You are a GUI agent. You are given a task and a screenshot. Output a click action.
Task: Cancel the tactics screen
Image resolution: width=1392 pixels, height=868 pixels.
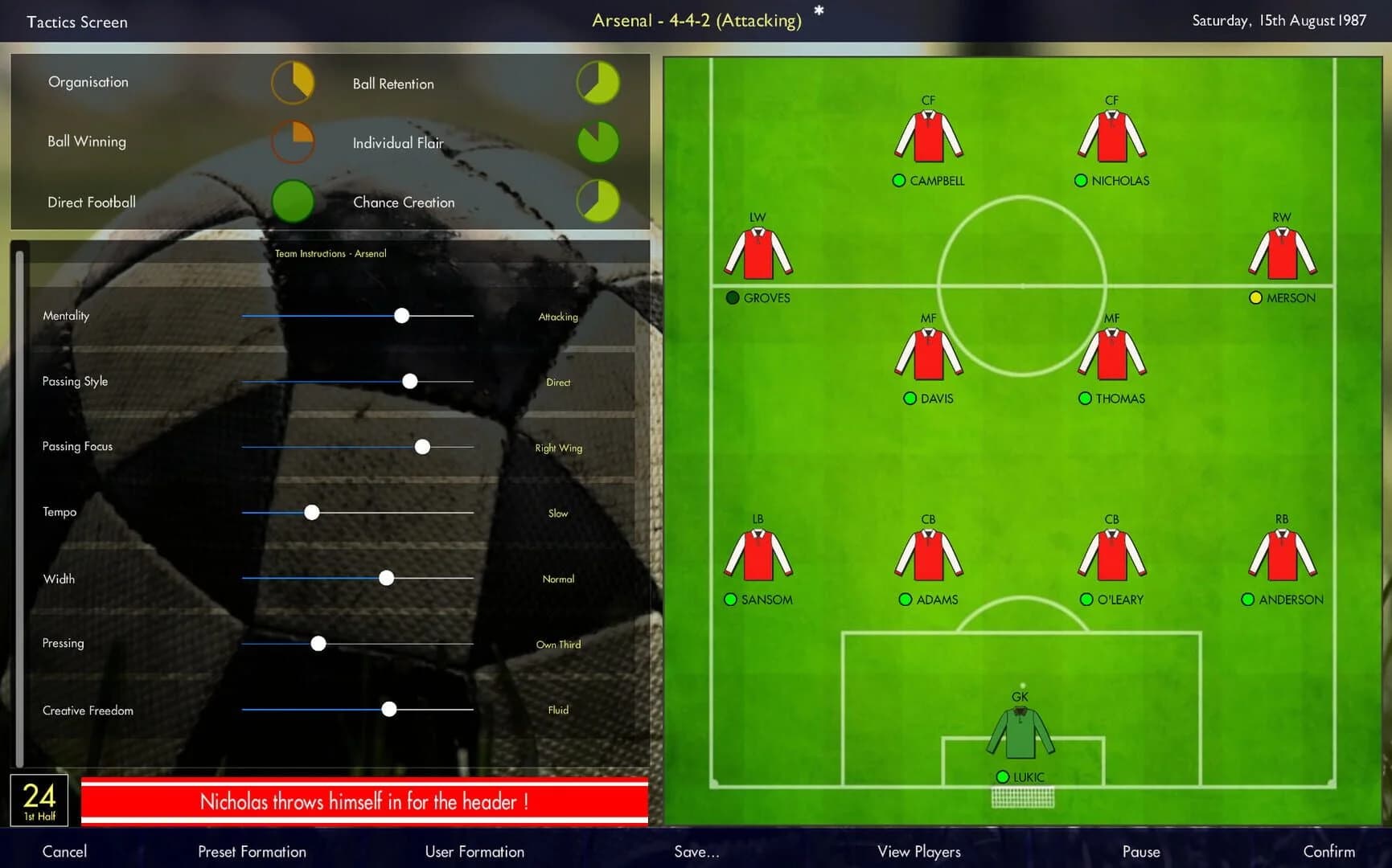(64, 851)
